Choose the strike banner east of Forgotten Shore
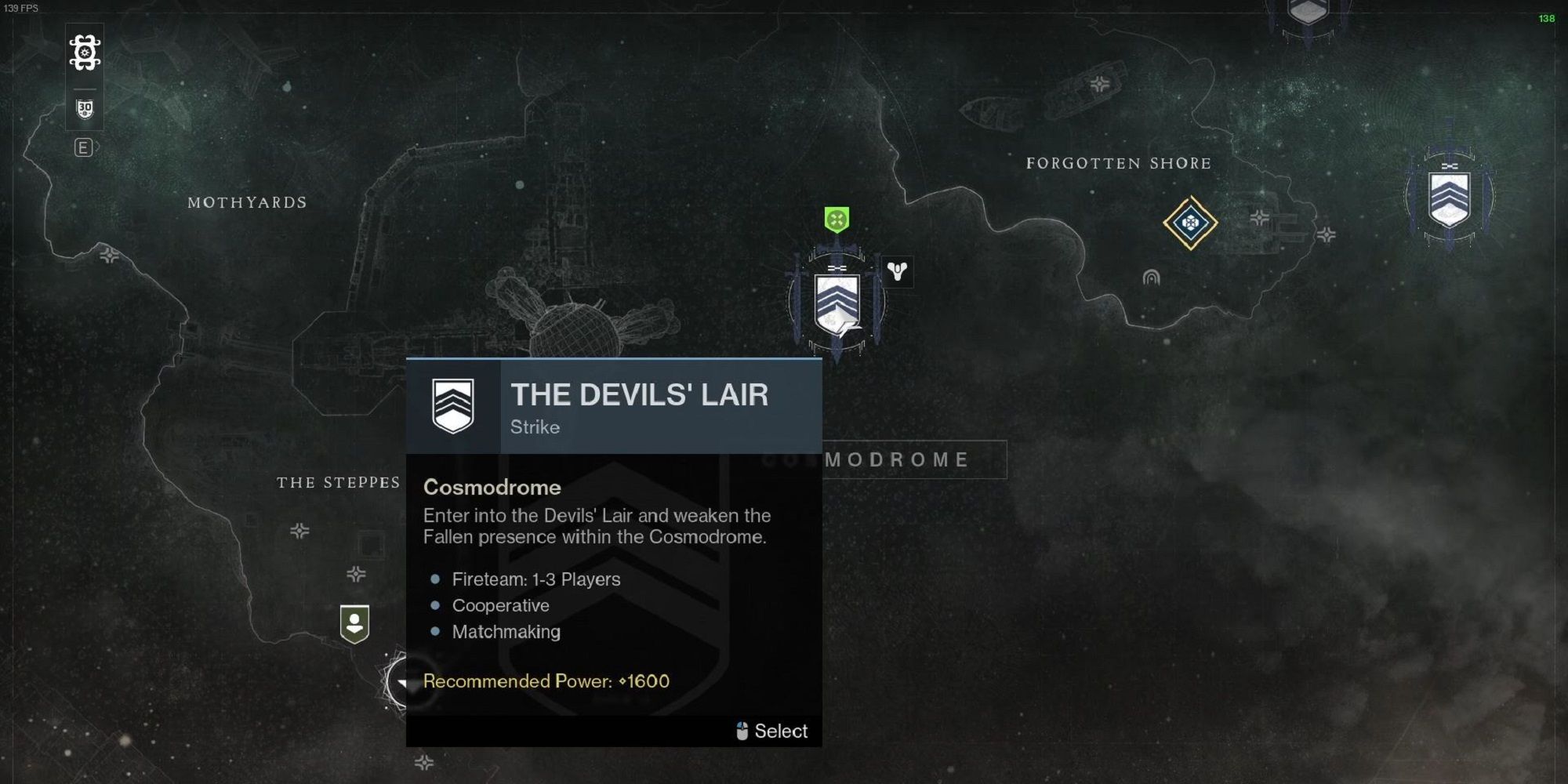This screenshot has width=1568, height=784. (1449, 198)
